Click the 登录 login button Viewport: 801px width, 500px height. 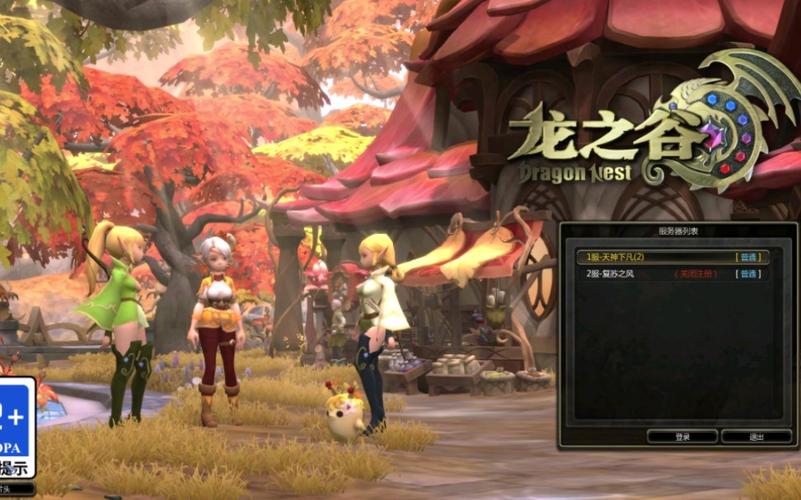(682, 437)
